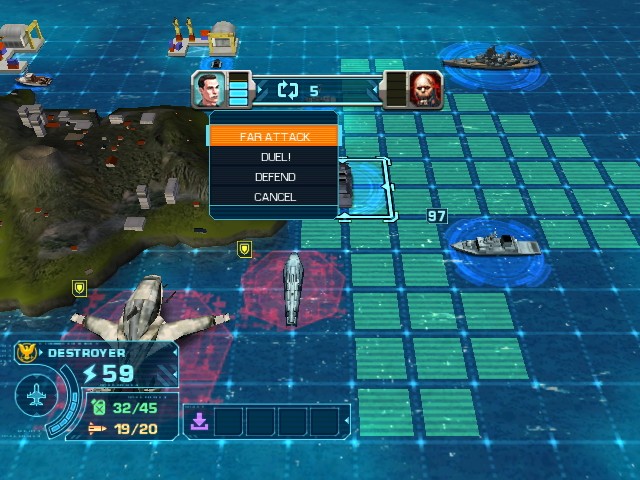640x480 pixels.
Task: Select the aircraft unit type icon
Action: pyautogui.click(x=36, y=397)
